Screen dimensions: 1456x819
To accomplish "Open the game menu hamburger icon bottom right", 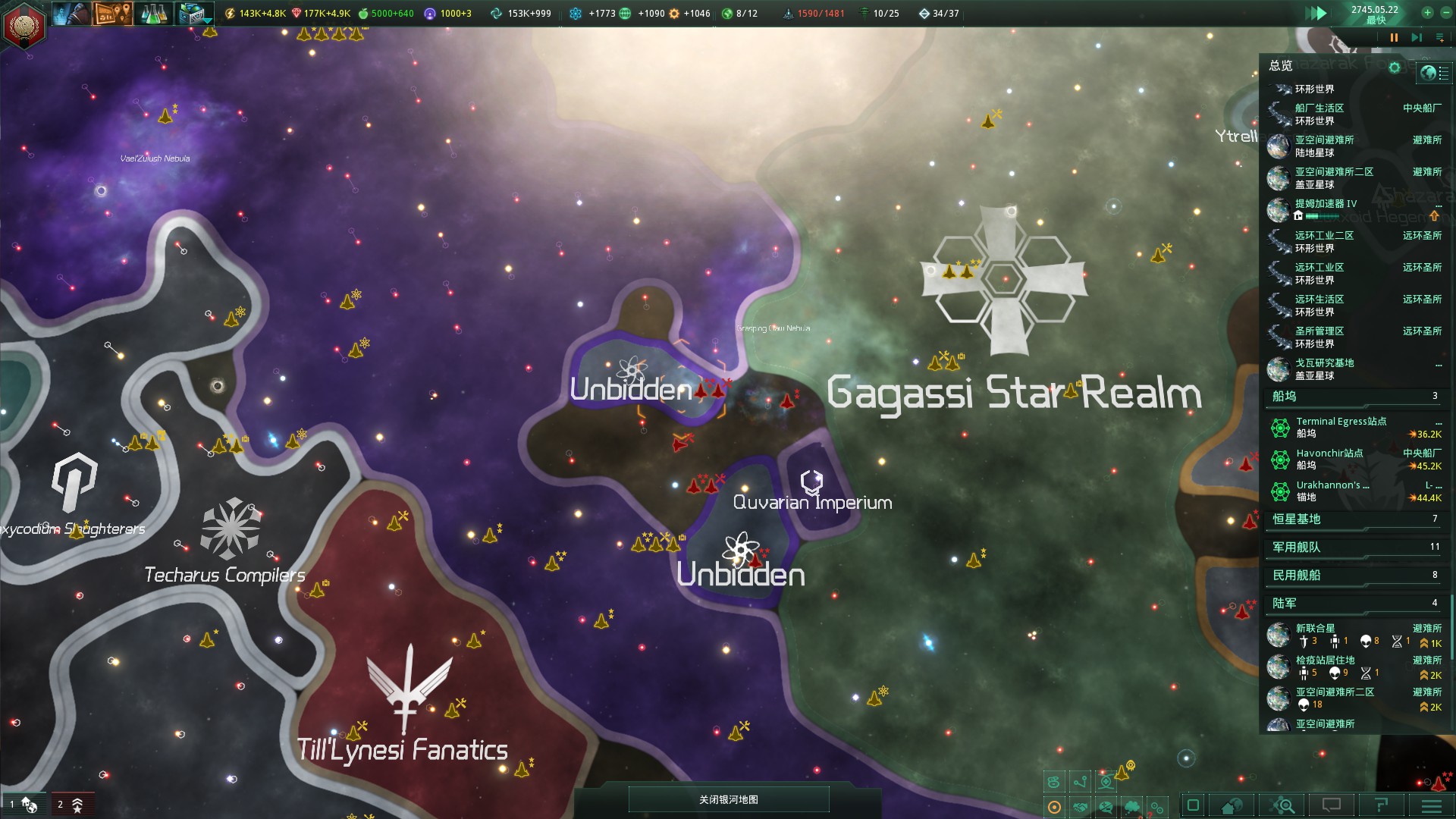I will click(x=1431, y=805).
